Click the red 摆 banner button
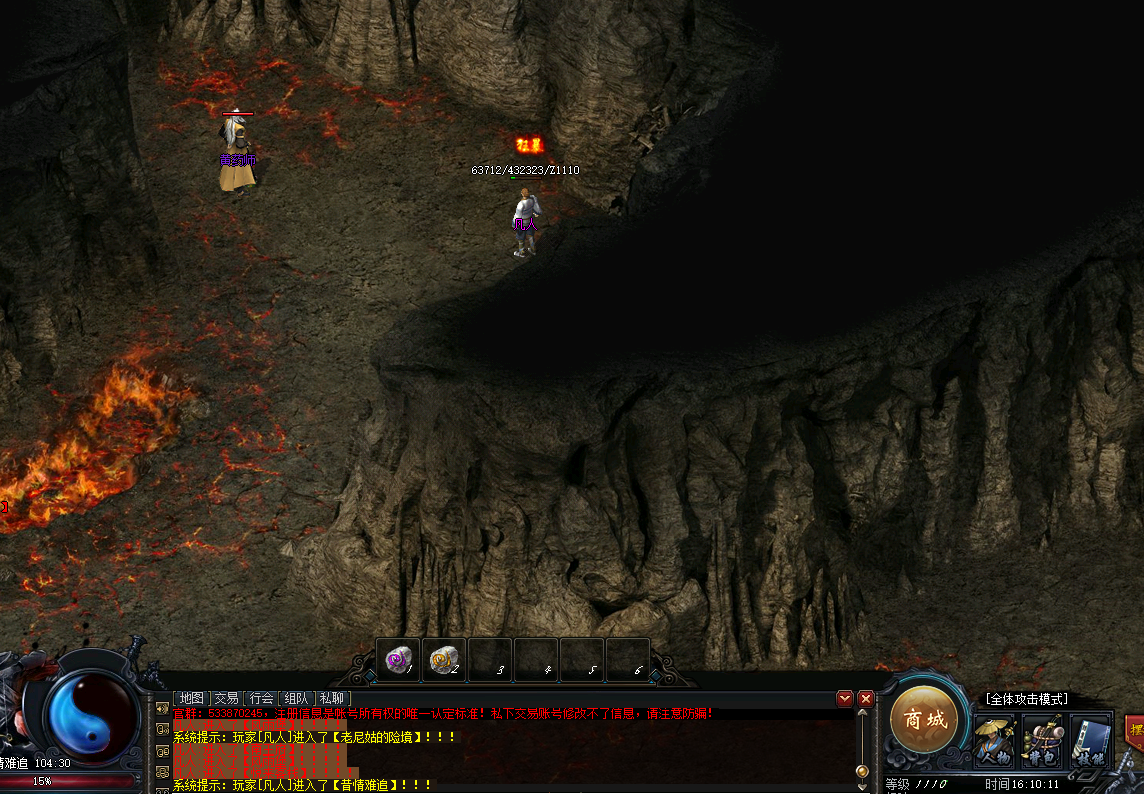 click(x=1135, y=727)
